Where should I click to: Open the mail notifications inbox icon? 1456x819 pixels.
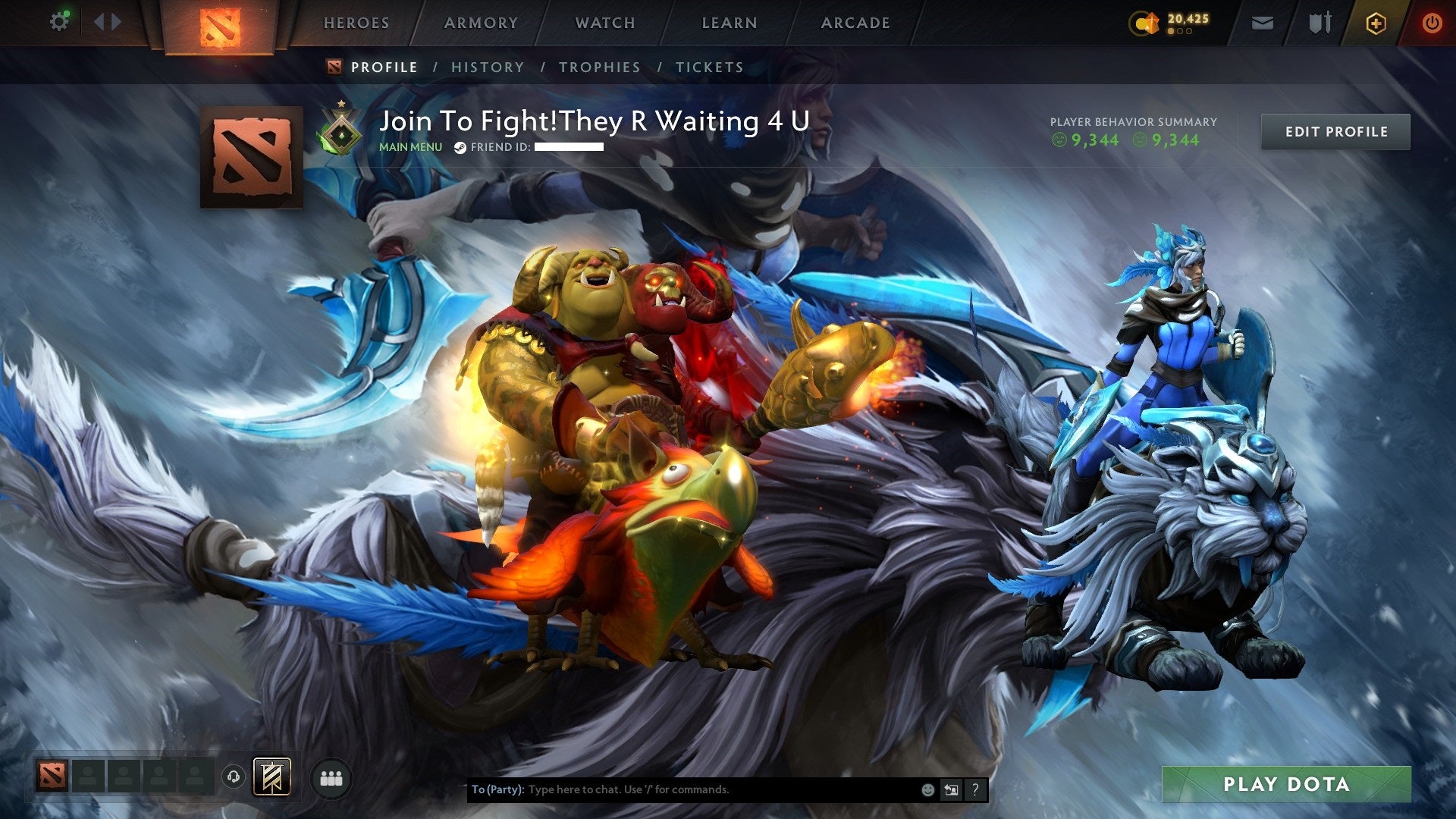click(x=1263, y=23)
